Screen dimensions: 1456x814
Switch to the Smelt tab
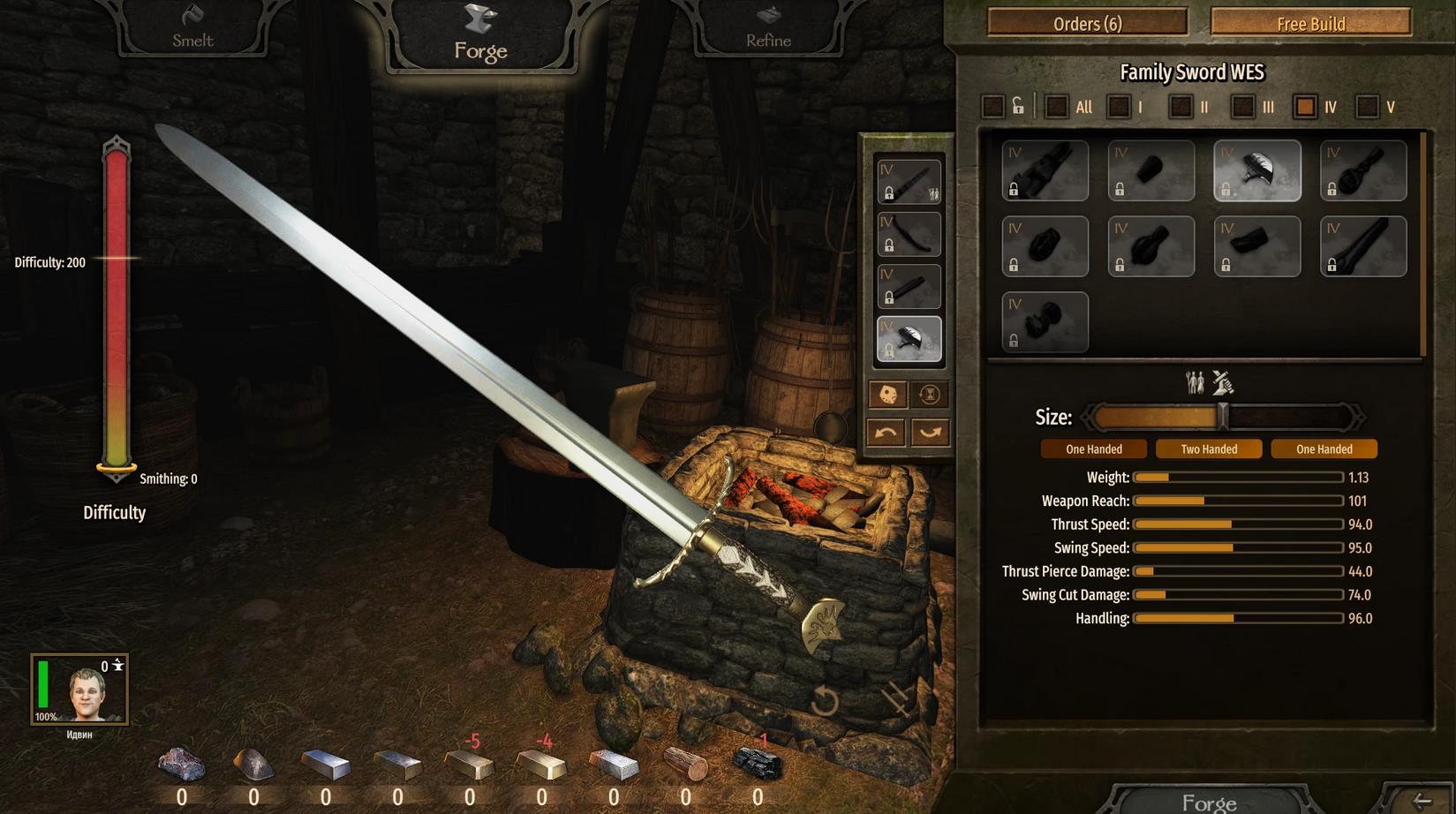point(192,29)
